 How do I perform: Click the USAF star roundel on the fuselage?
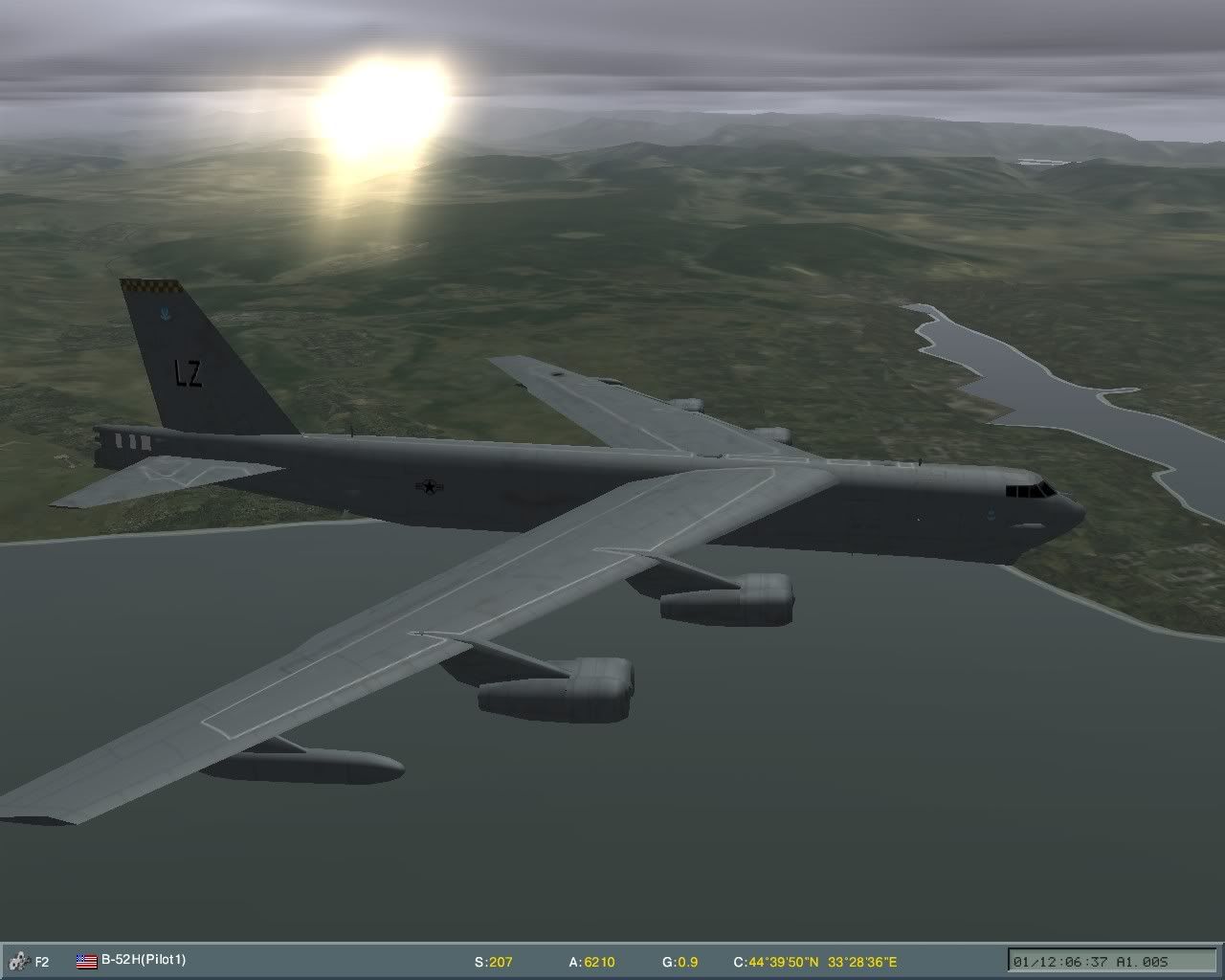coord(430,485)
